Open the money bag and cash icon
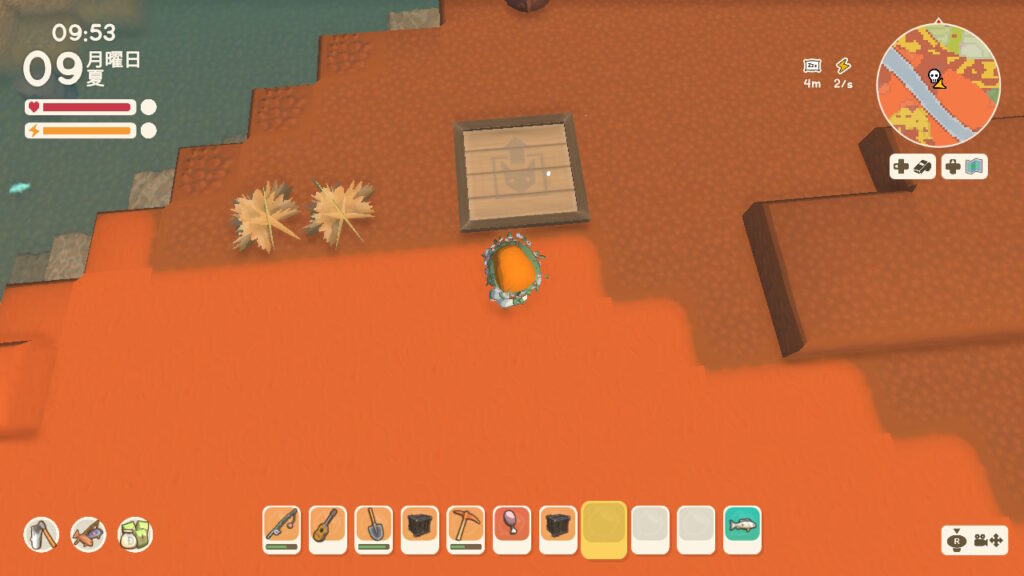The width and height of the screenshot is (1024, 576). pos(135,534)
